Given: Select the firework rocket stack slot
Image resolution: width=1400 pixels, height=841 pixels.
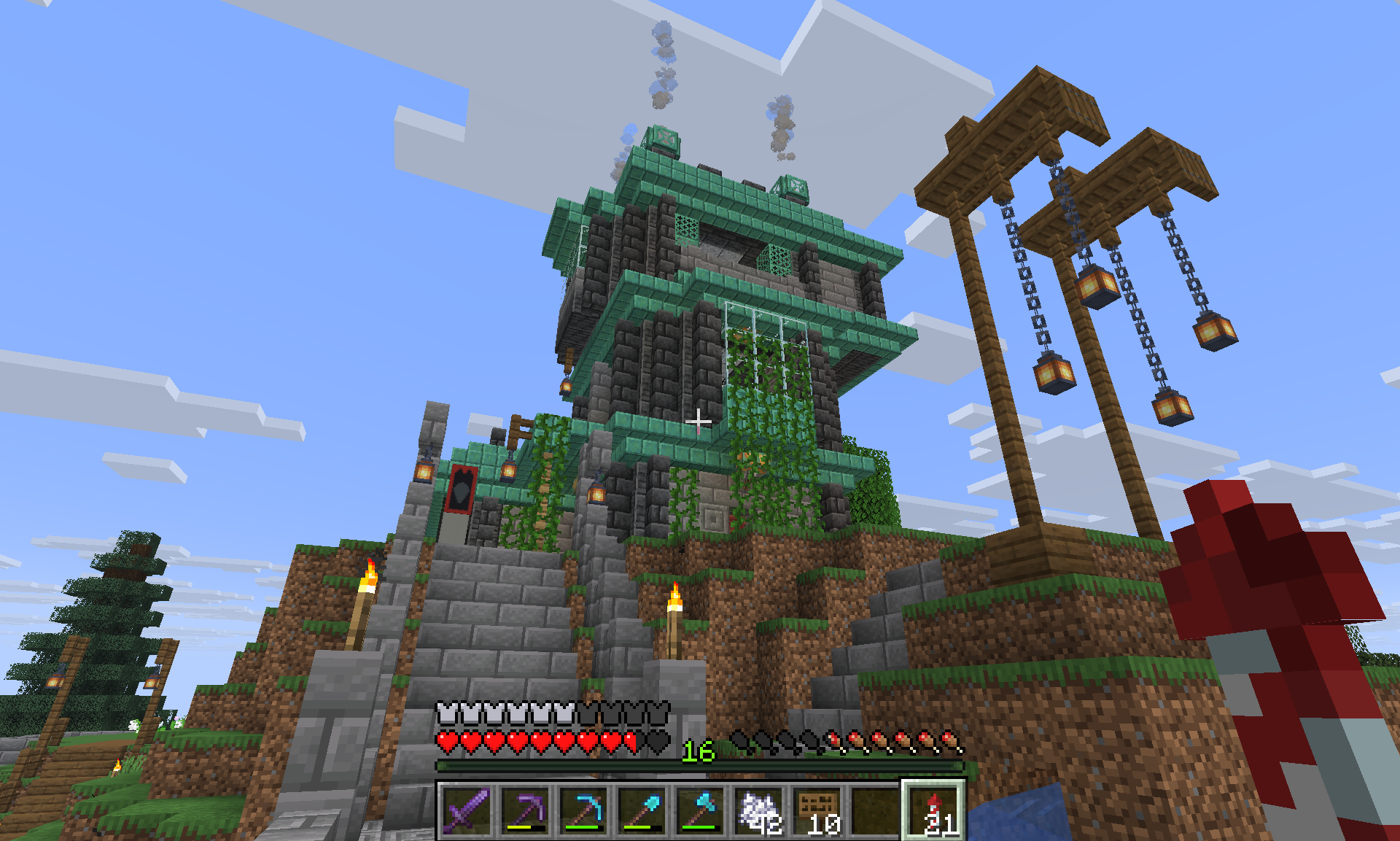Looking at the screenshot, I should click(934, 810).
